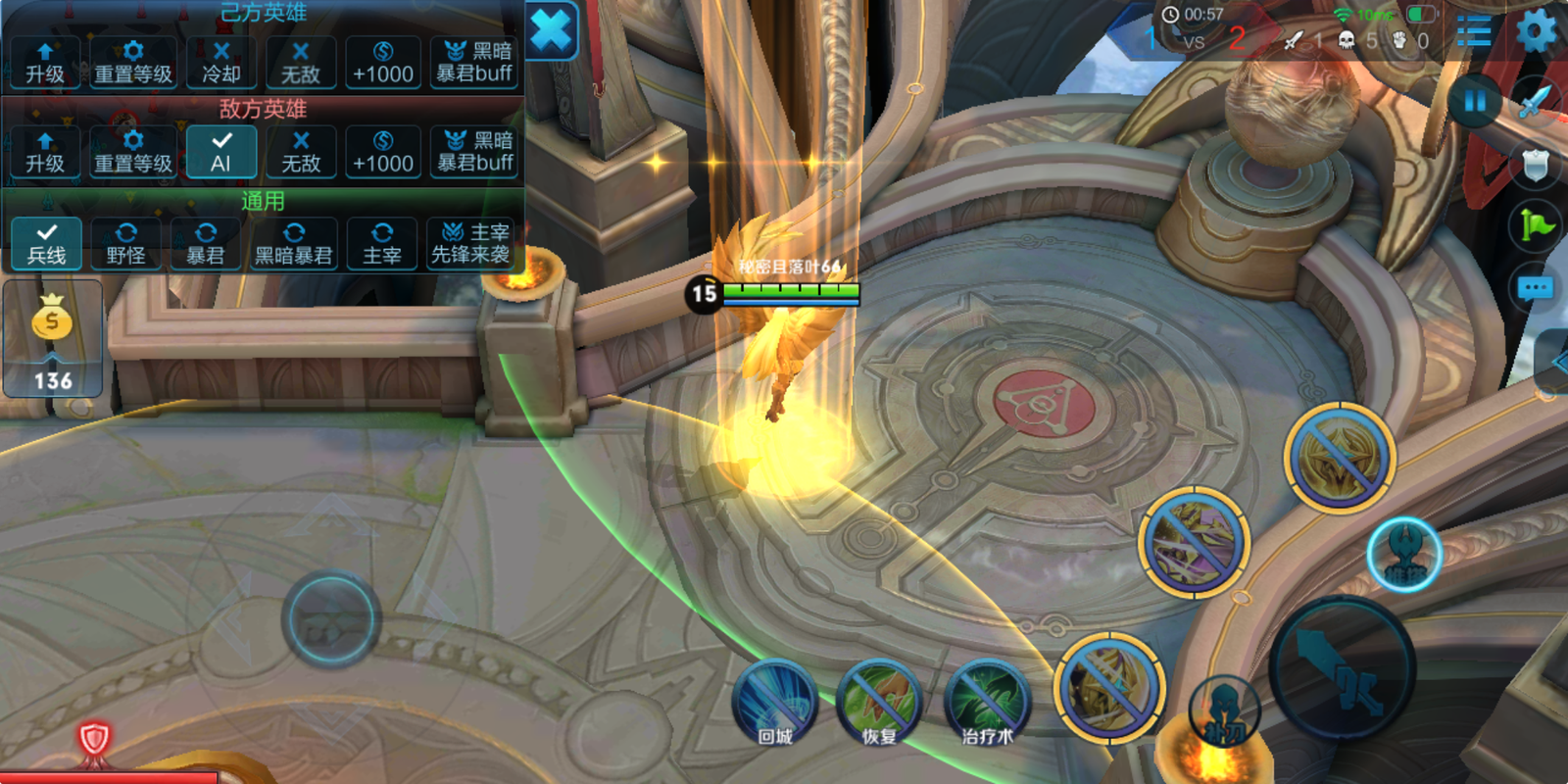The height and width of the screenshot is (784, 1568).
Task: Open the scoreboard list icon
Action: [x=1473, y=31]
